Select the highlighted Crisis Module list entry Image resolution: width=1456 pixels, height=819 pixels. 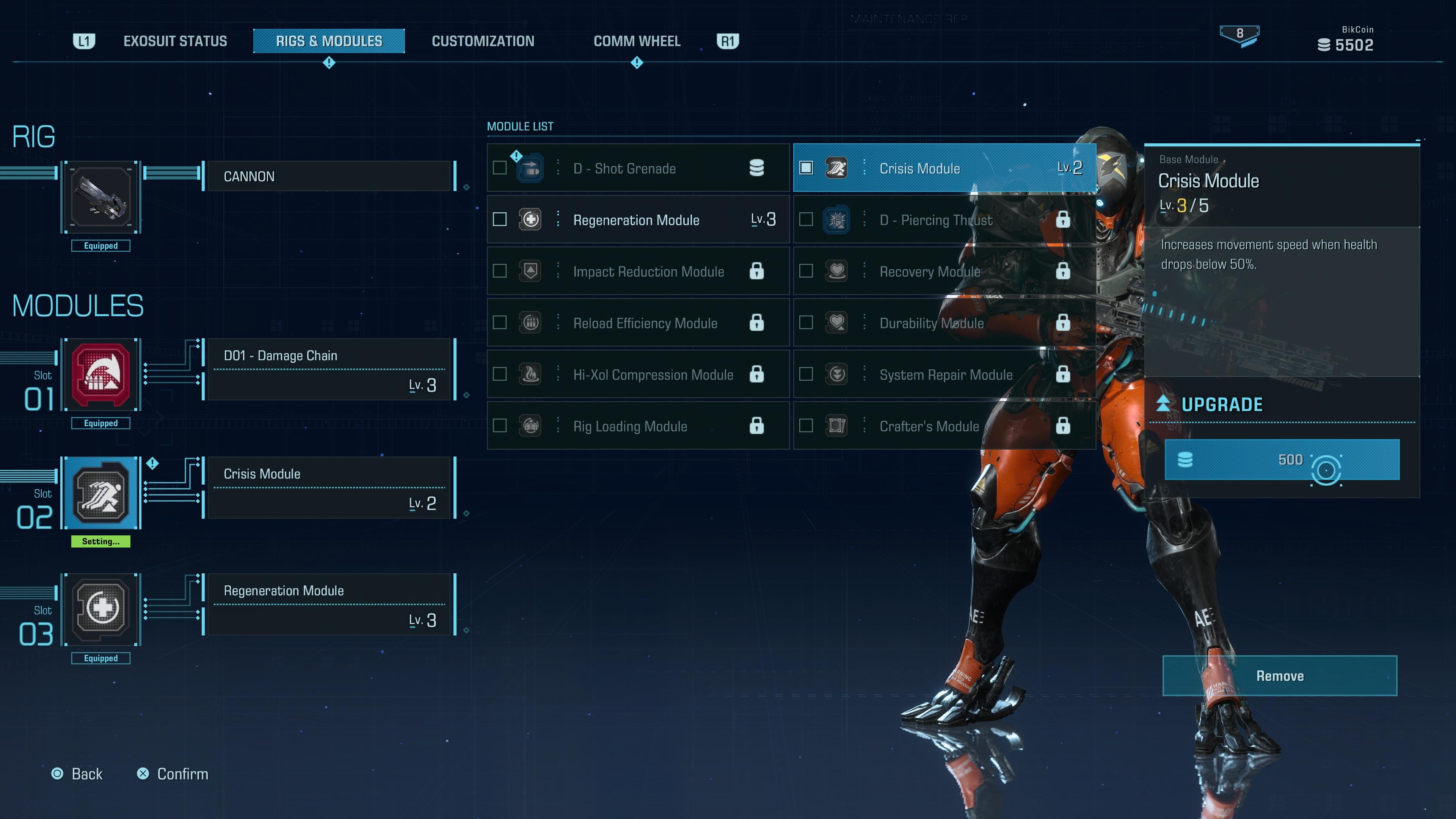pyautogui.click(x=944, y=168)
